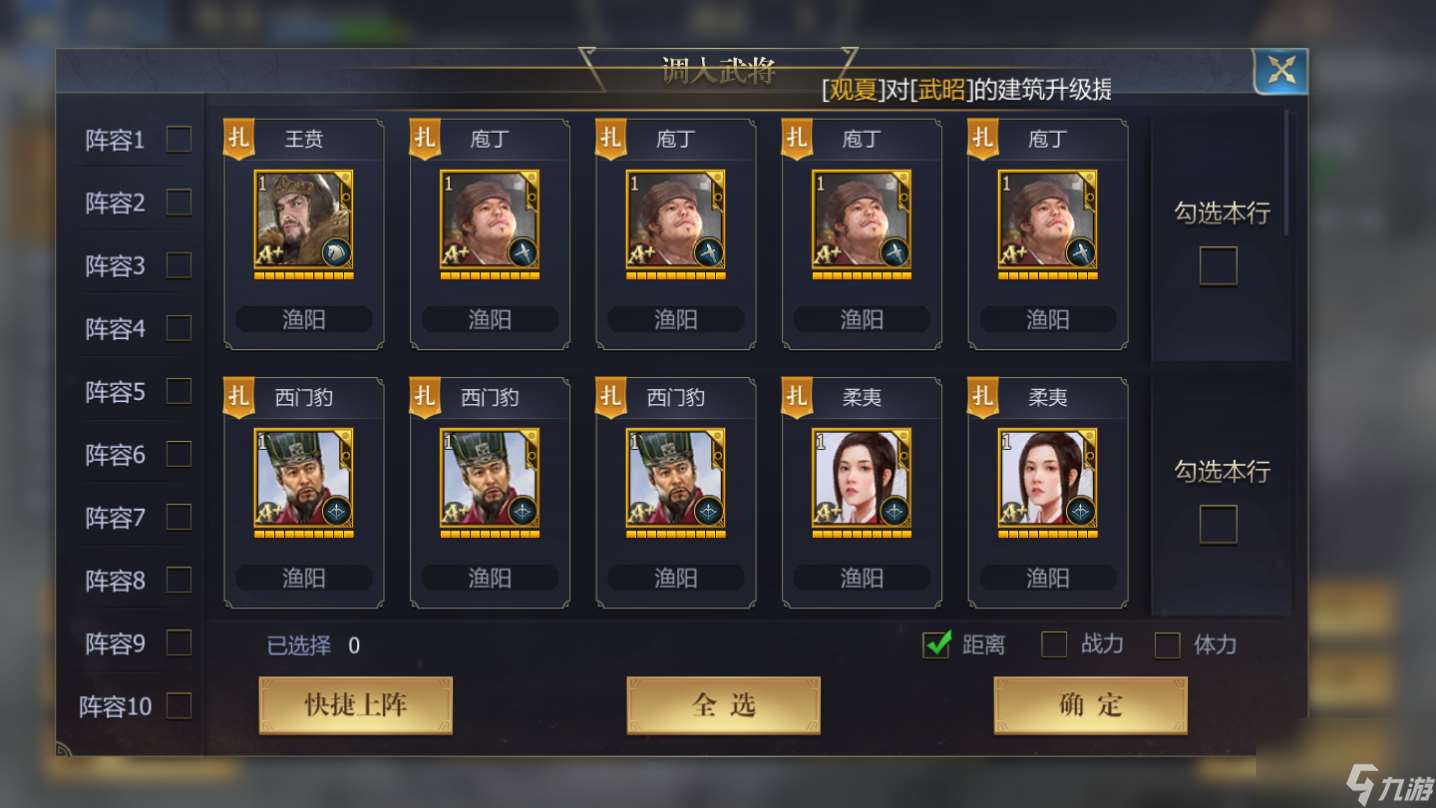Tick the 阵容3 checkbox
This screenshot has width=1436, height=808.
tap(179, 265)
